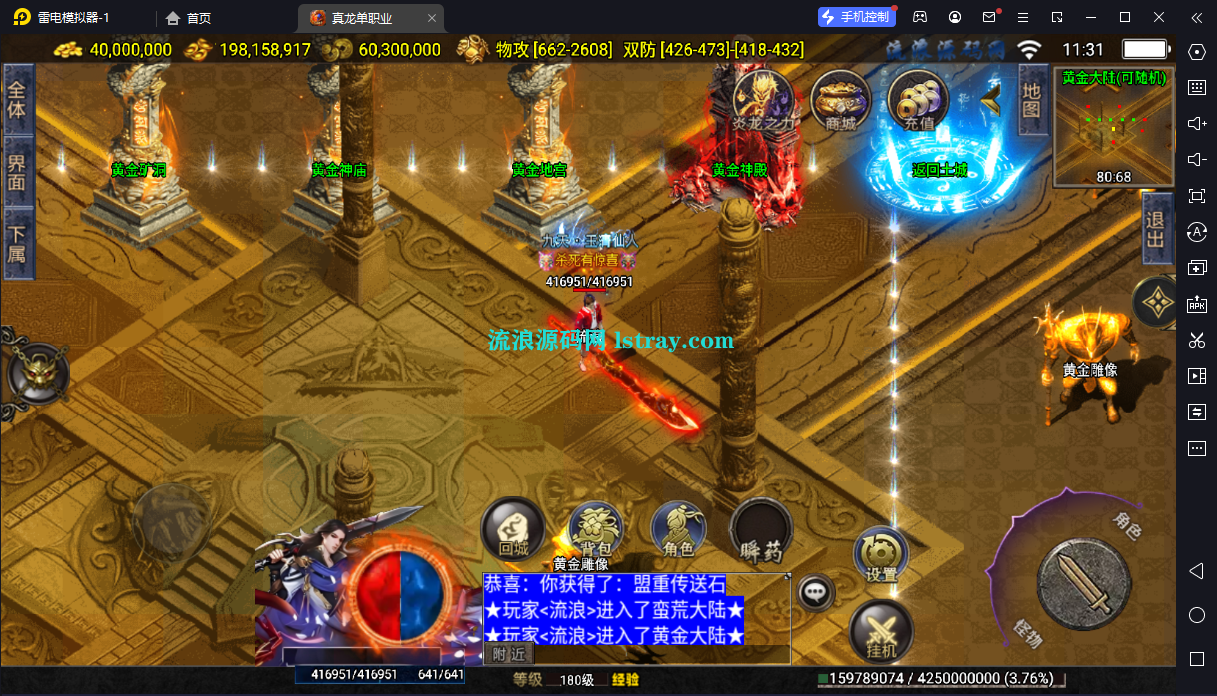Switch to the 首页 home tab

click(x=189, y=17)
